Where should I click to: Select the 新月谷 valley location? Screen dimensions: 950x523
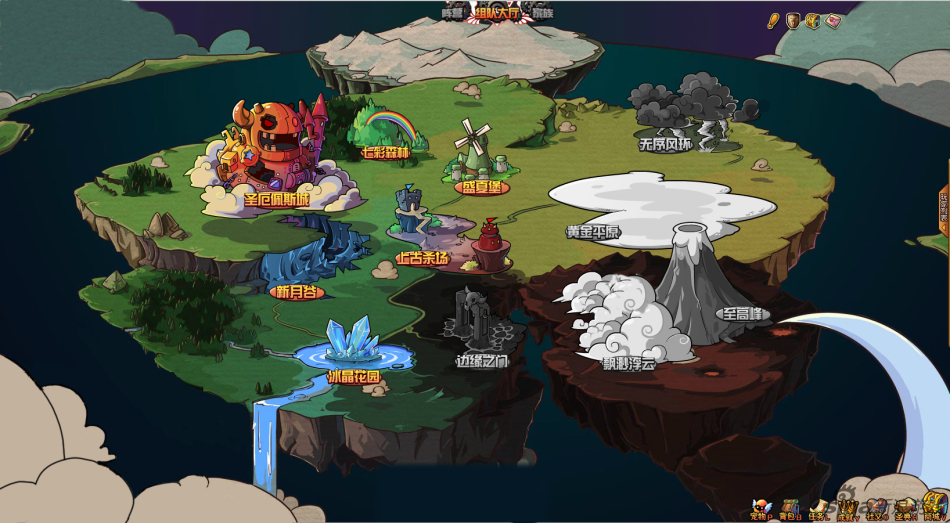(x=297, y=292)
